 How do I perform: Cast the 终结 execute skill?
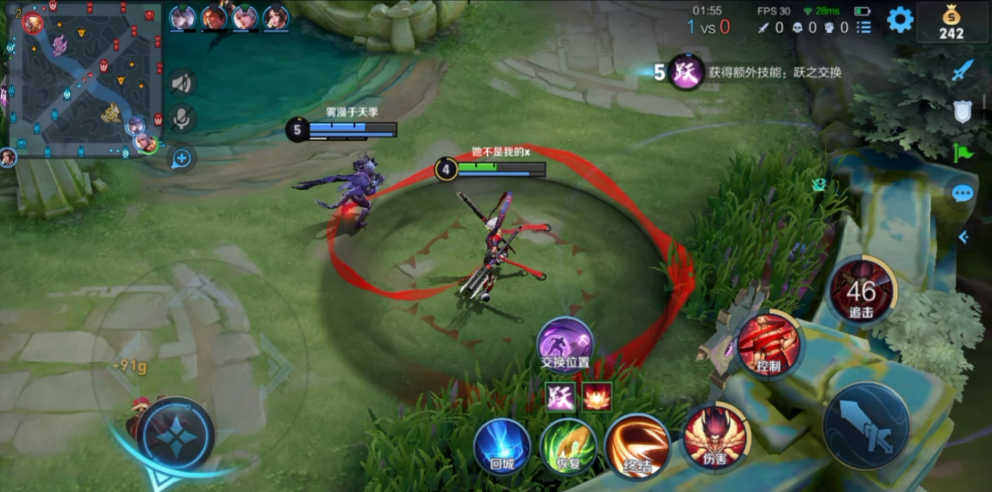[637, 445]
